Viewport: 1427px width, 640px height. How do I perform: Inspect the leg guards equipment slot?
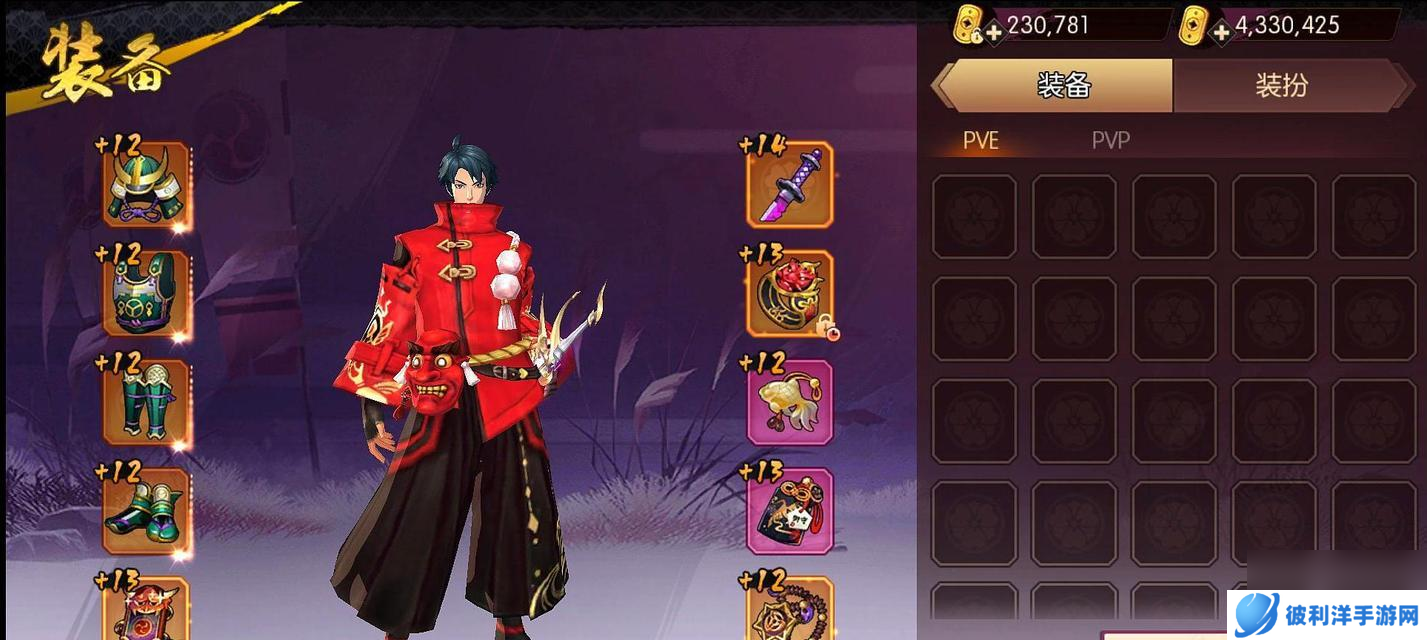pos(146,402)
